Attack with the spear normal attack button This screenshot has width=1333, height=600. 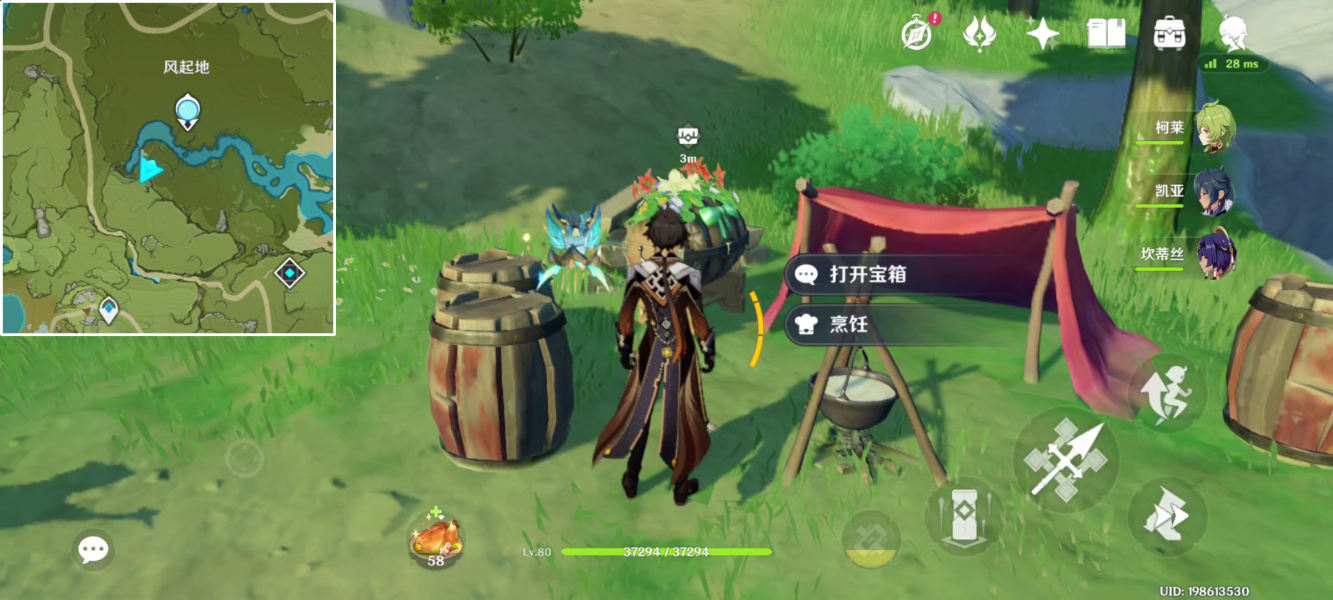(1066, 460)
